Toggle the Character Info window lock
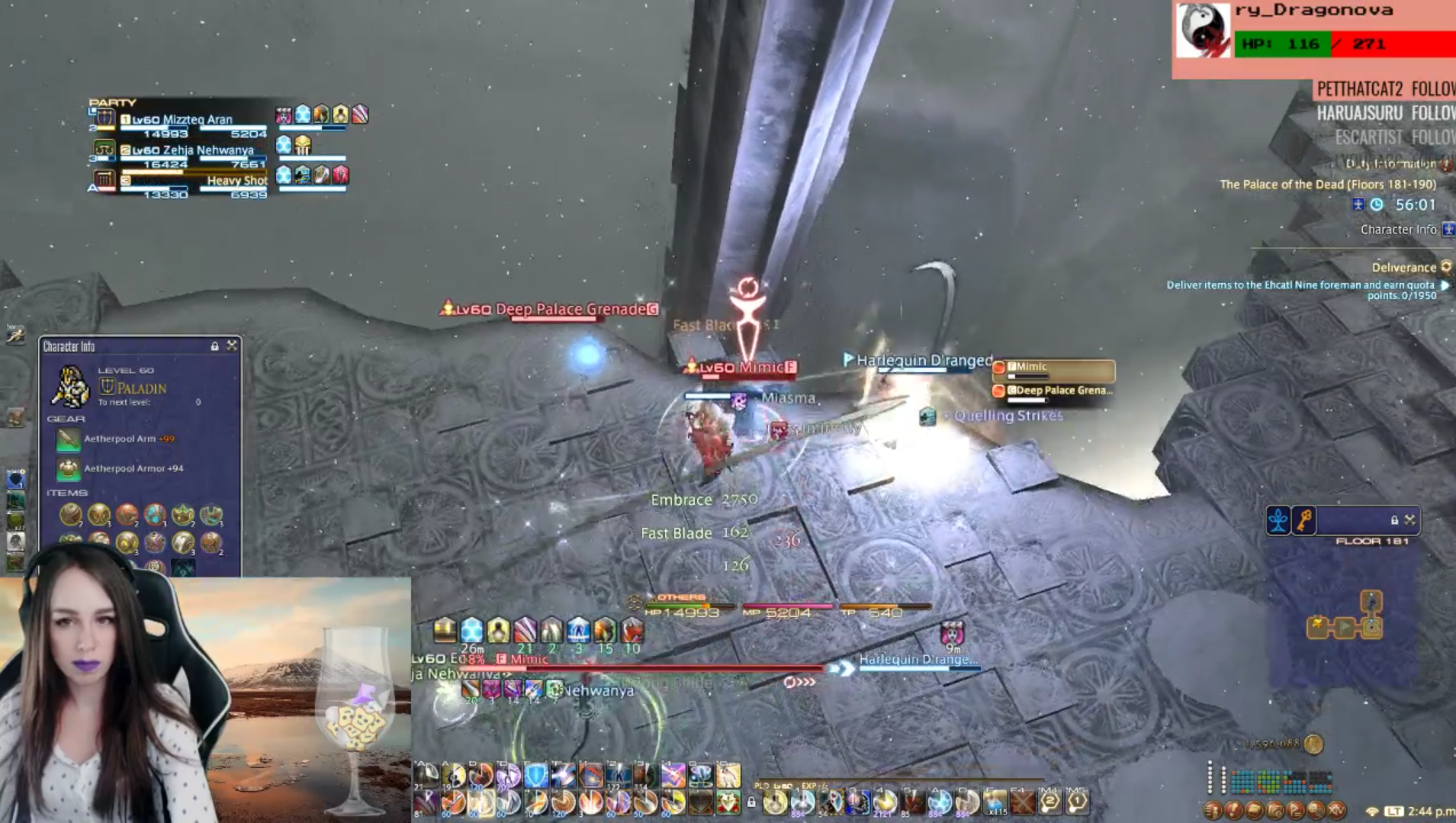The image size is (1456, 823). (x=214, y=346)
